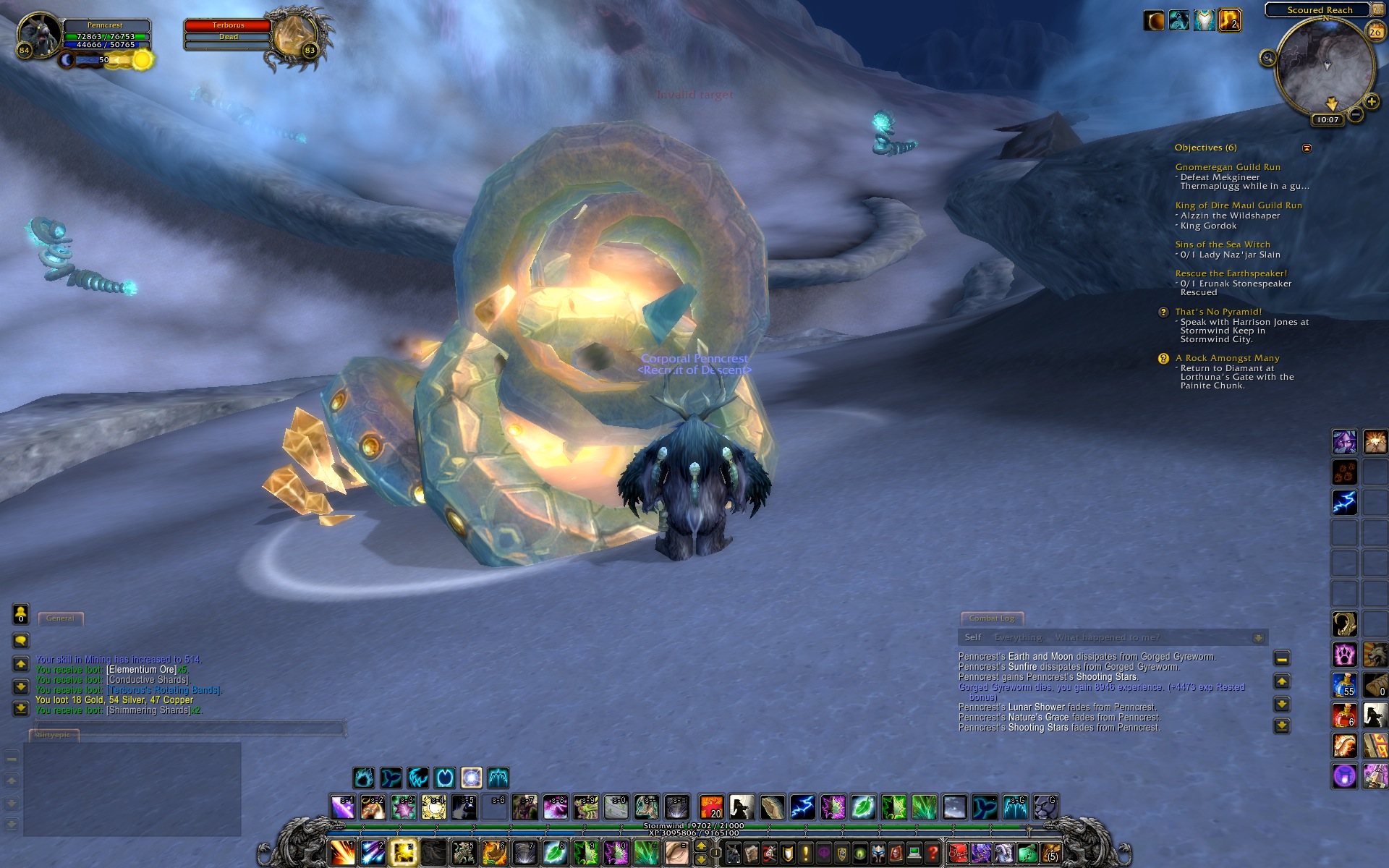
Task: Collapse the Objectives tracker
Action: [x=1307, y=148]
